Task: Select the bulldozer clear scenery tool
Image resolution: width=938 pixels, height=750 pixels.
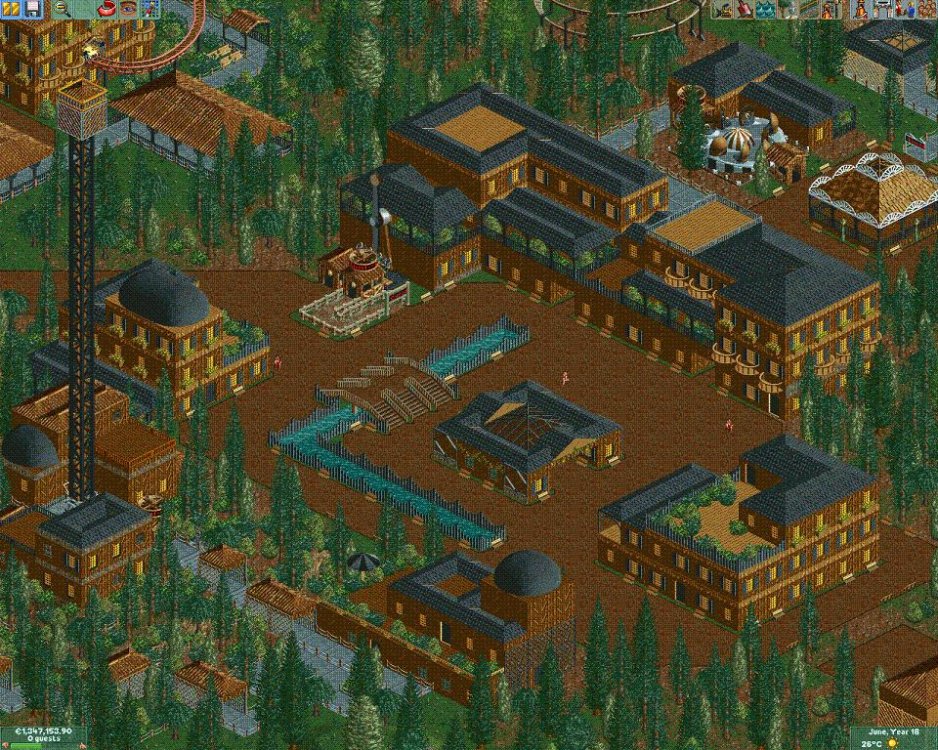Action: (723, 9)
